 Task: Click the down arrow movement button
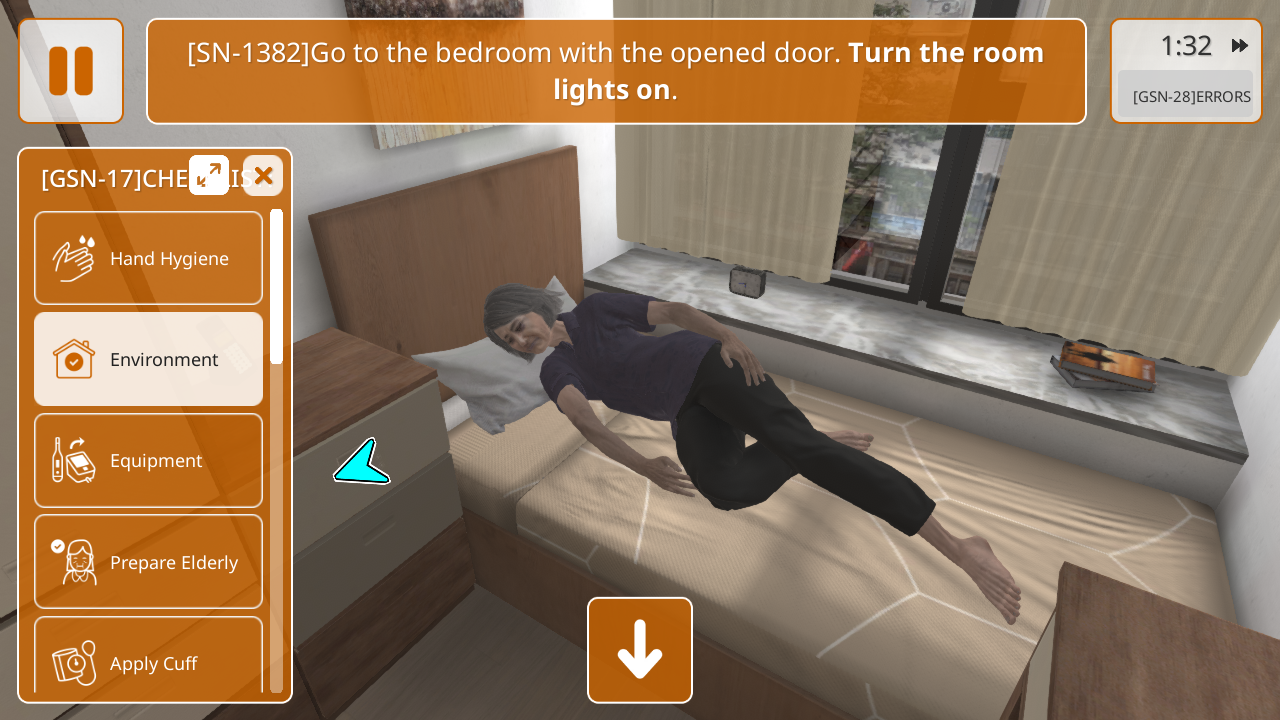(x=640, y=650)
